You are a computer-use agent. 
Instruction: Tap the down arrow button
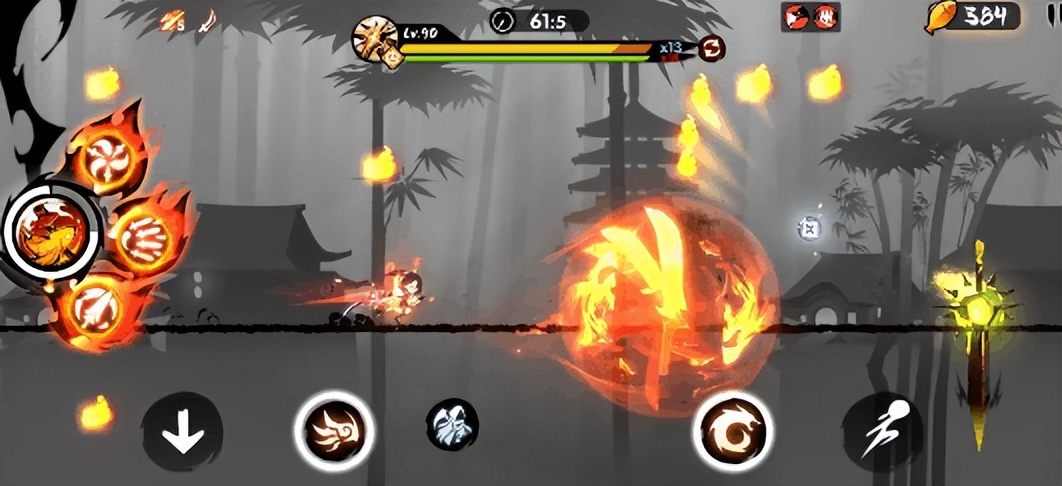pyautogui.click(x=182, y=435)
